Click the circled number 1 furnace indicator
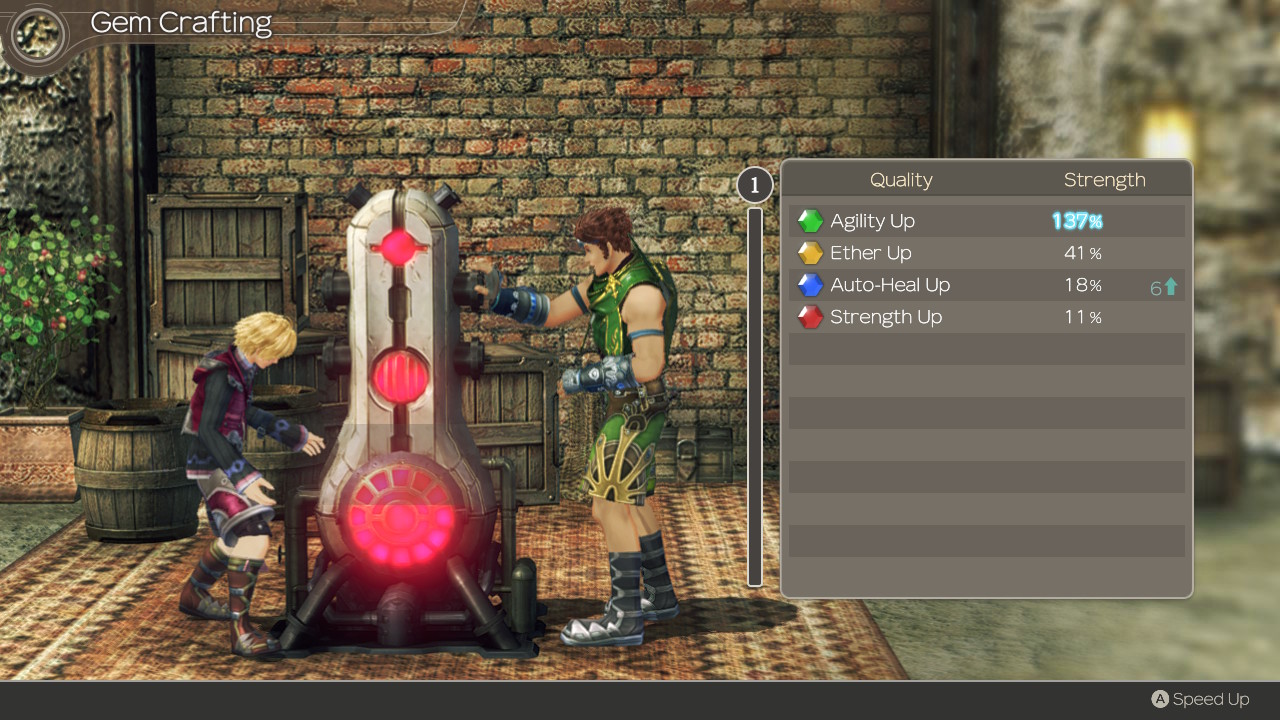 point(754,185)
